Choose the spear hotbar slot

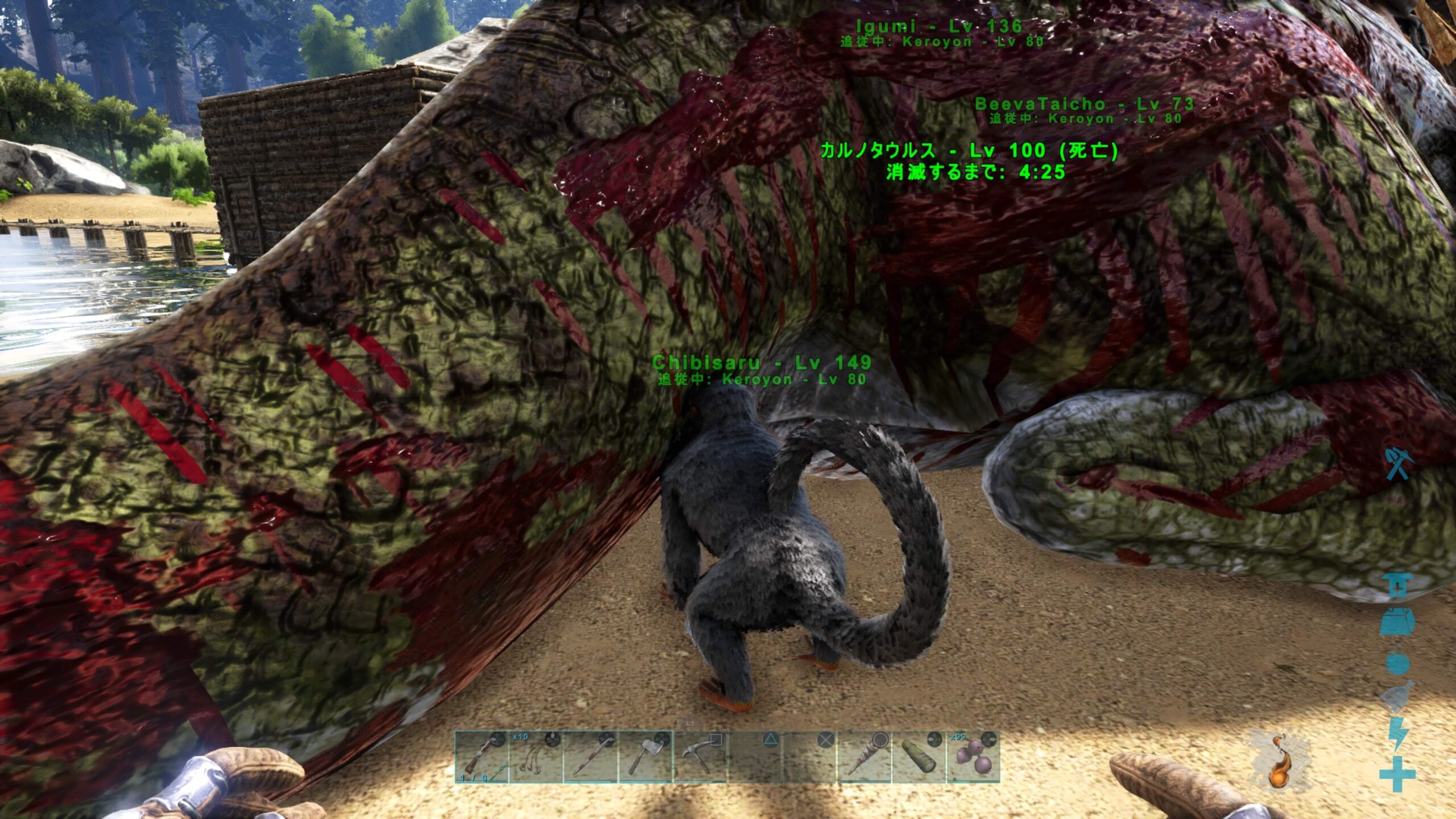[x=590, y=757]
